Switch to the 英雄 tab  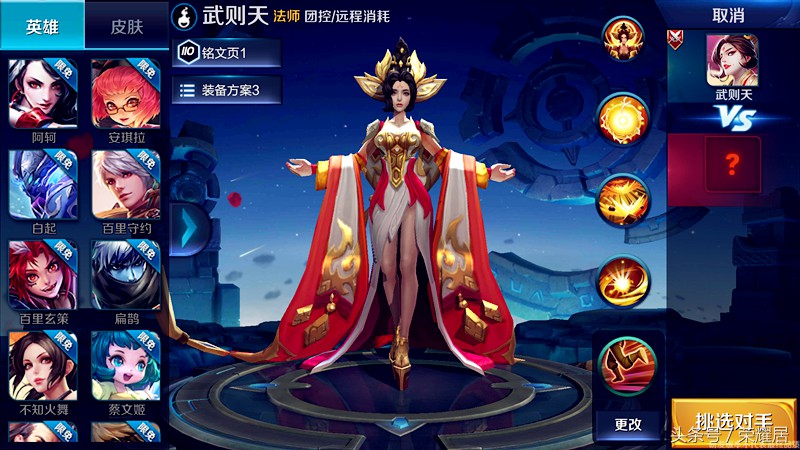[42, 26]
